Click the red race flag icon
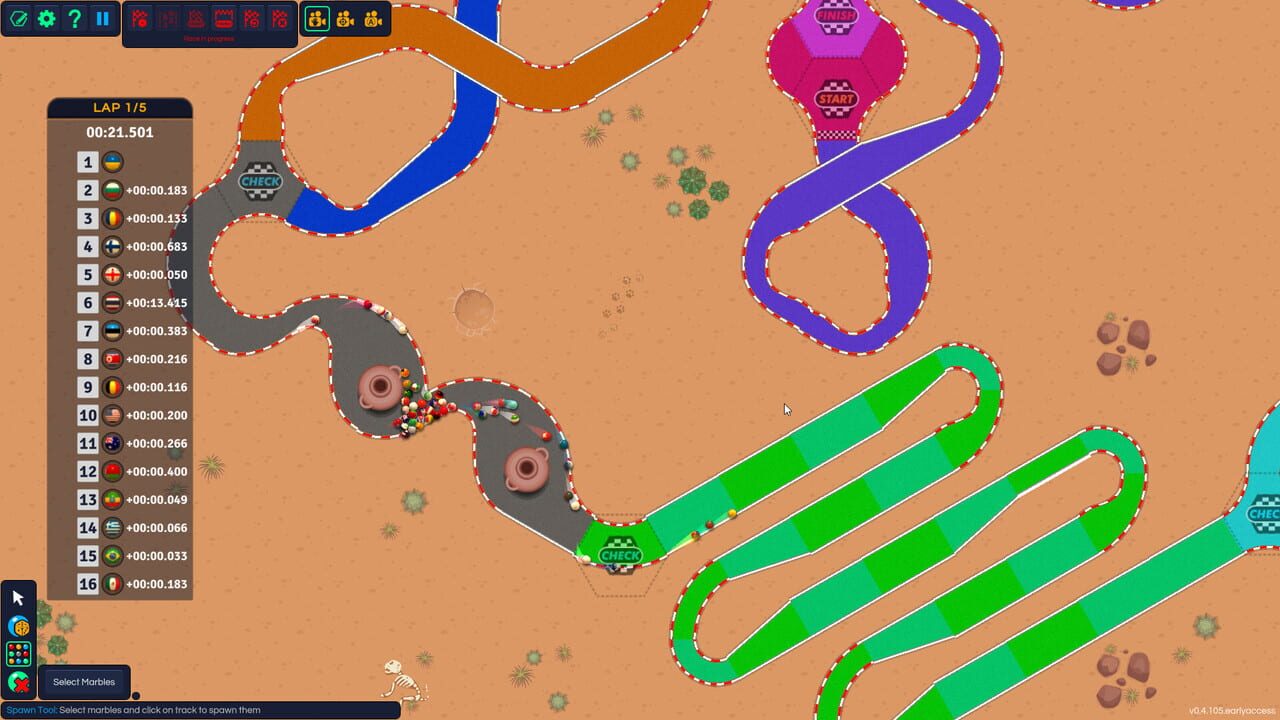This screenshot has width=1280, height=720. (140, 17)
